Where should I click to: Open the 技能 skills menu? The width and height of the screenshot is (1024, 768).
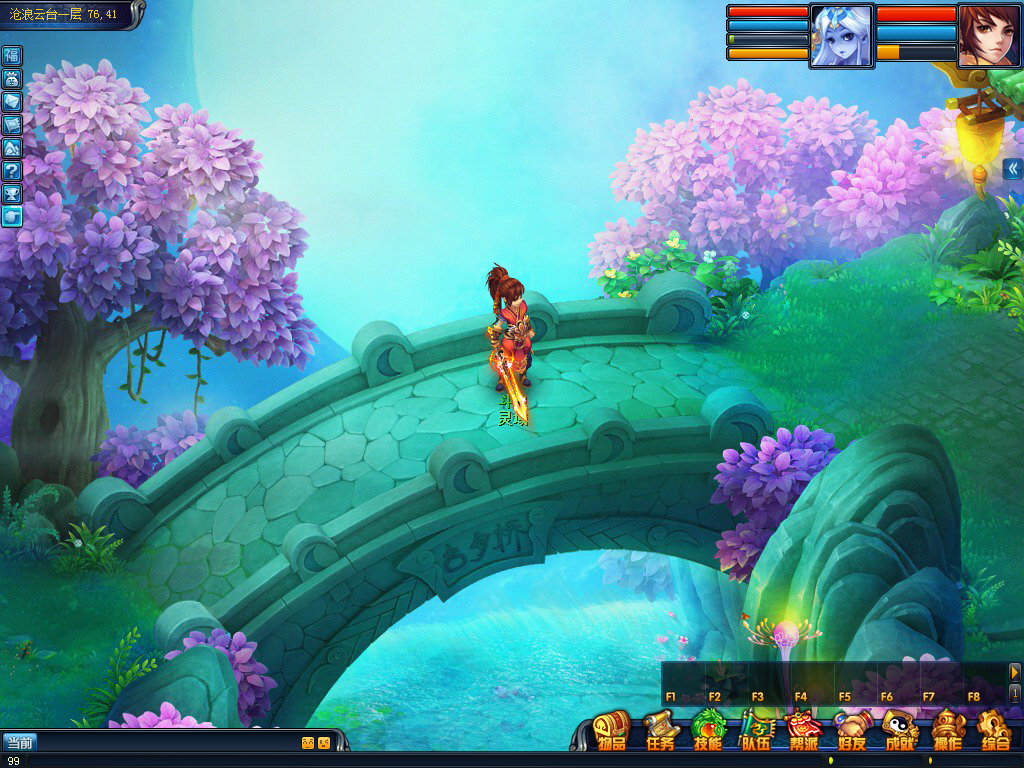point(708,730)
